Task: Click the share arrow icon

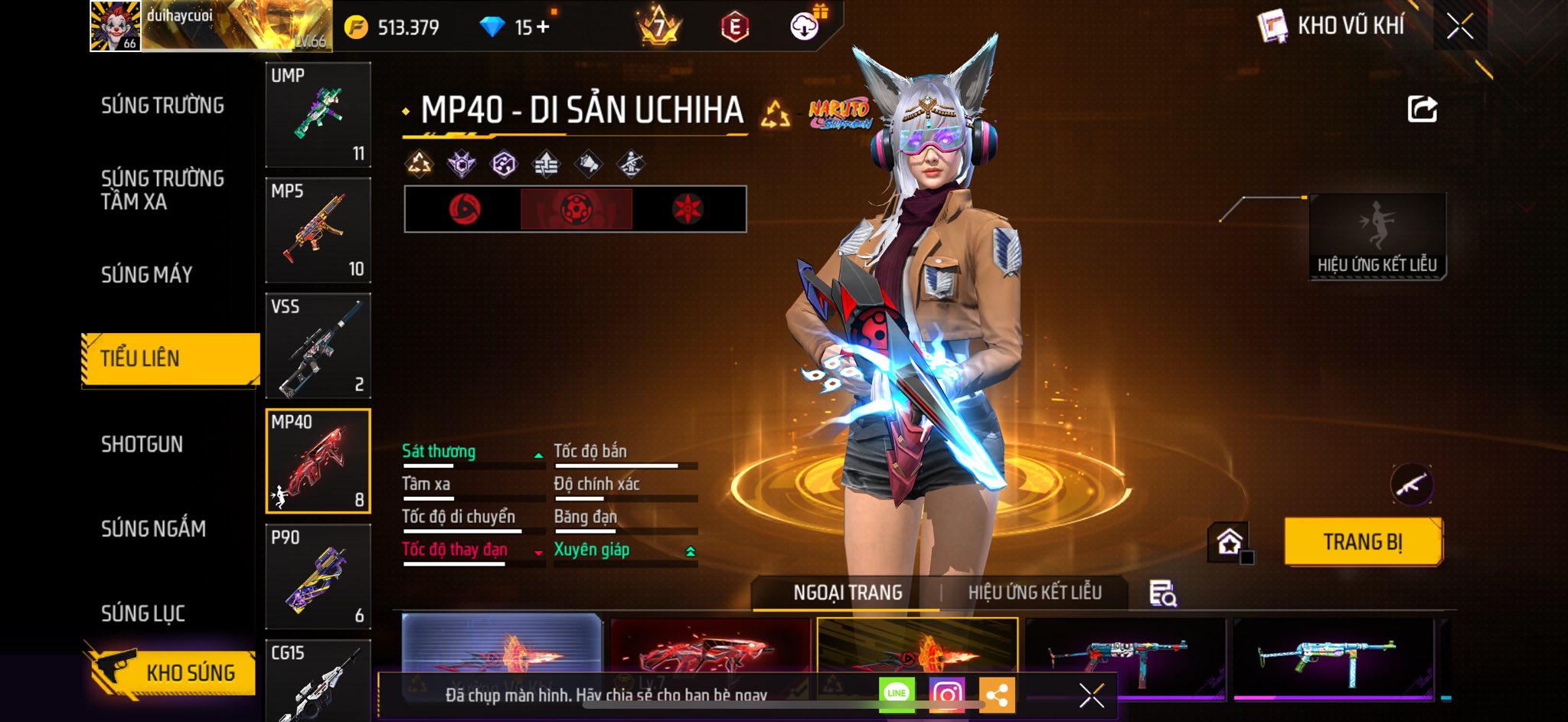Action: click(1422, 109)
